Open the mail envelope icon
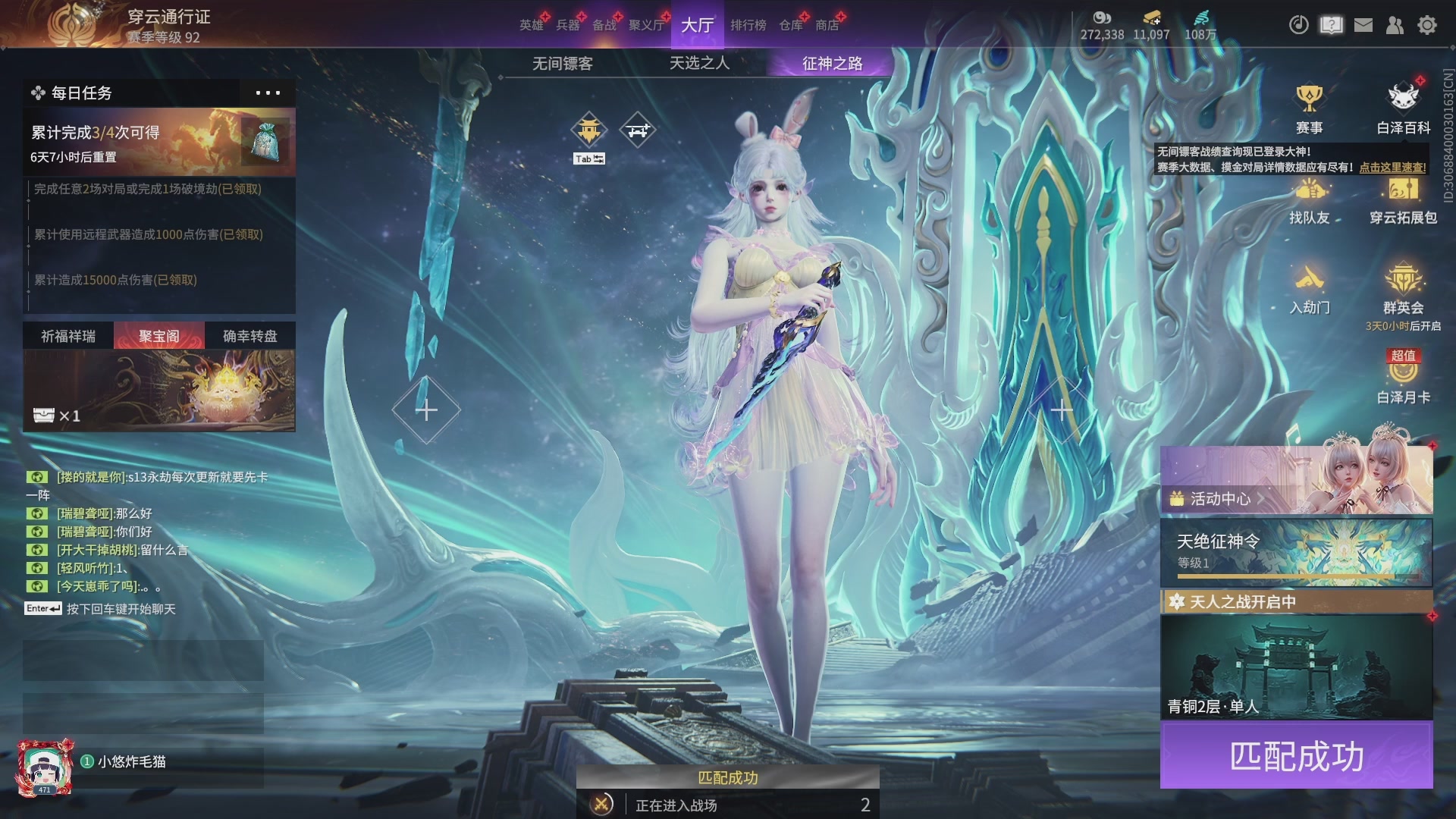The width and height of the screenshot is (1456, 819). (1363, 25)
